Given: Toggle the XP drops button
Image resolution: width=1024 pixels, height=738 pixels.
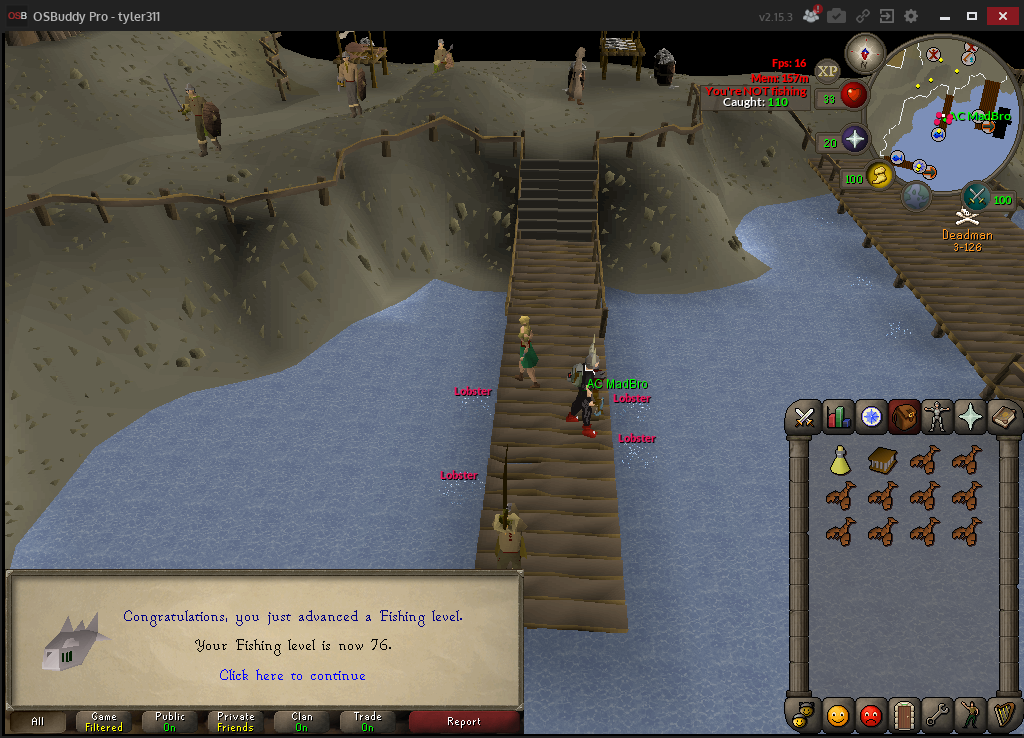Looking at the screenshot, I should pos(827,70).
